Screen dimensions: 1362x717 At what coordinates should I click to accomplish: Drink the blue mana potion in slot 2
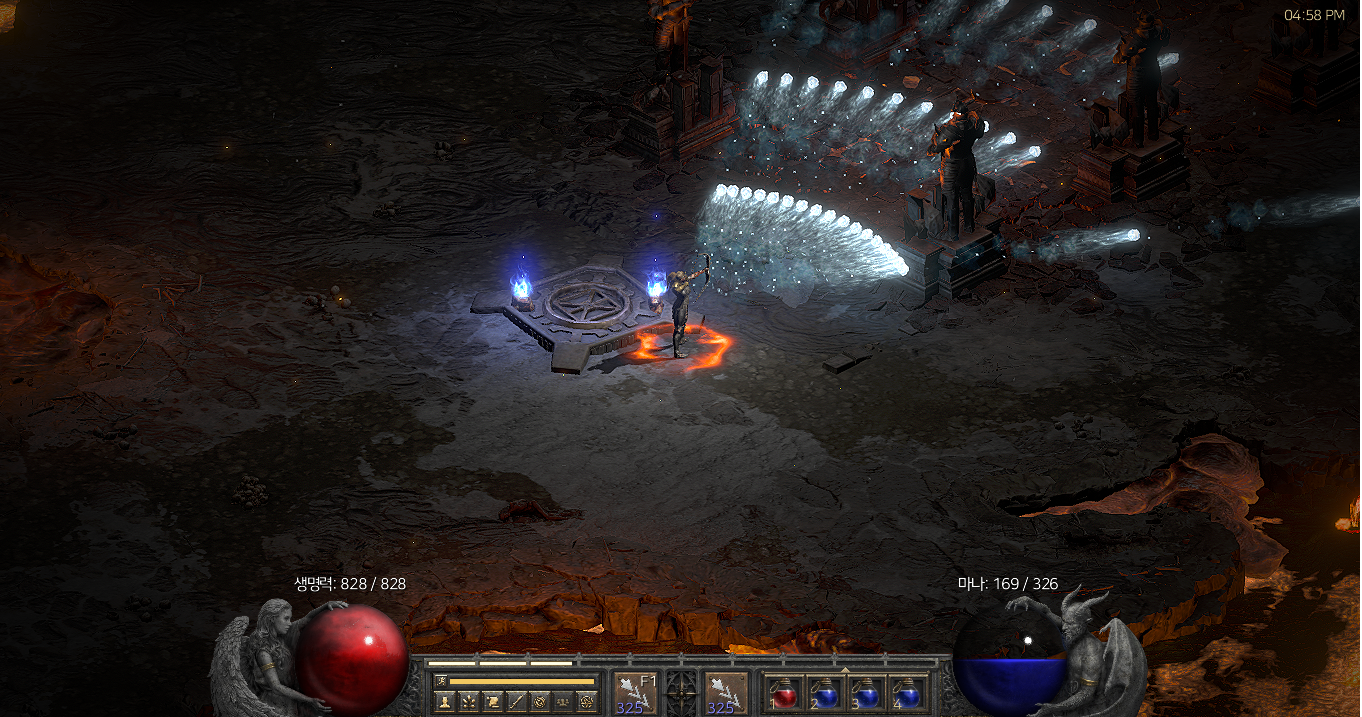click(x=826, y=693)
